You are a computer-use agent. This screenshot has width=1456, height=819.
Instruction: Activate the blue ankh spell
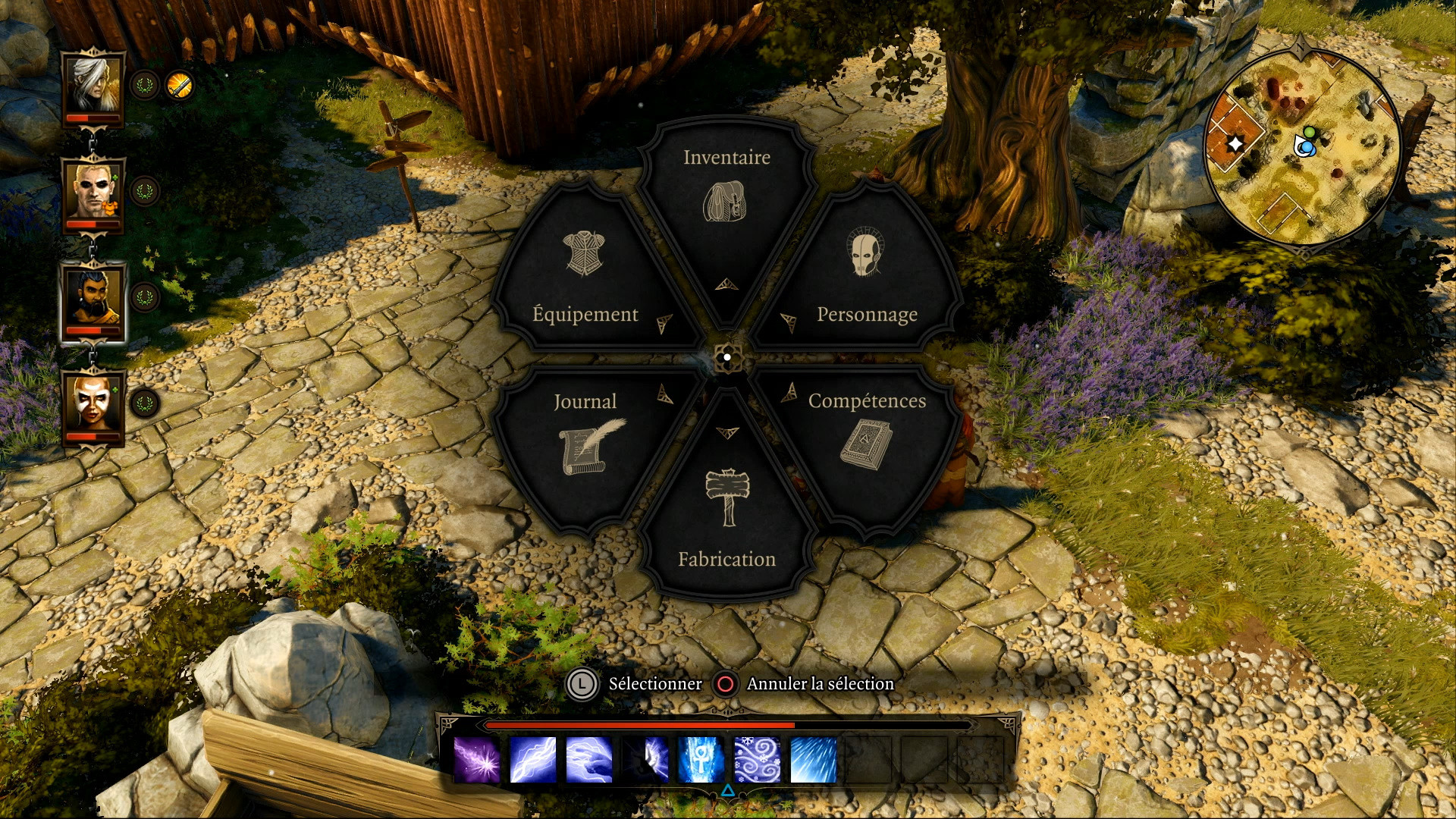point(701,760)
